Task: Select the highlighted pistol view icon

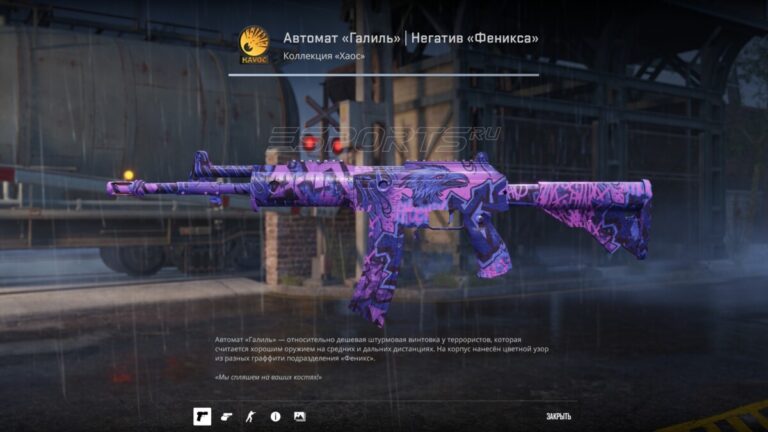Action: coord(202,416)
